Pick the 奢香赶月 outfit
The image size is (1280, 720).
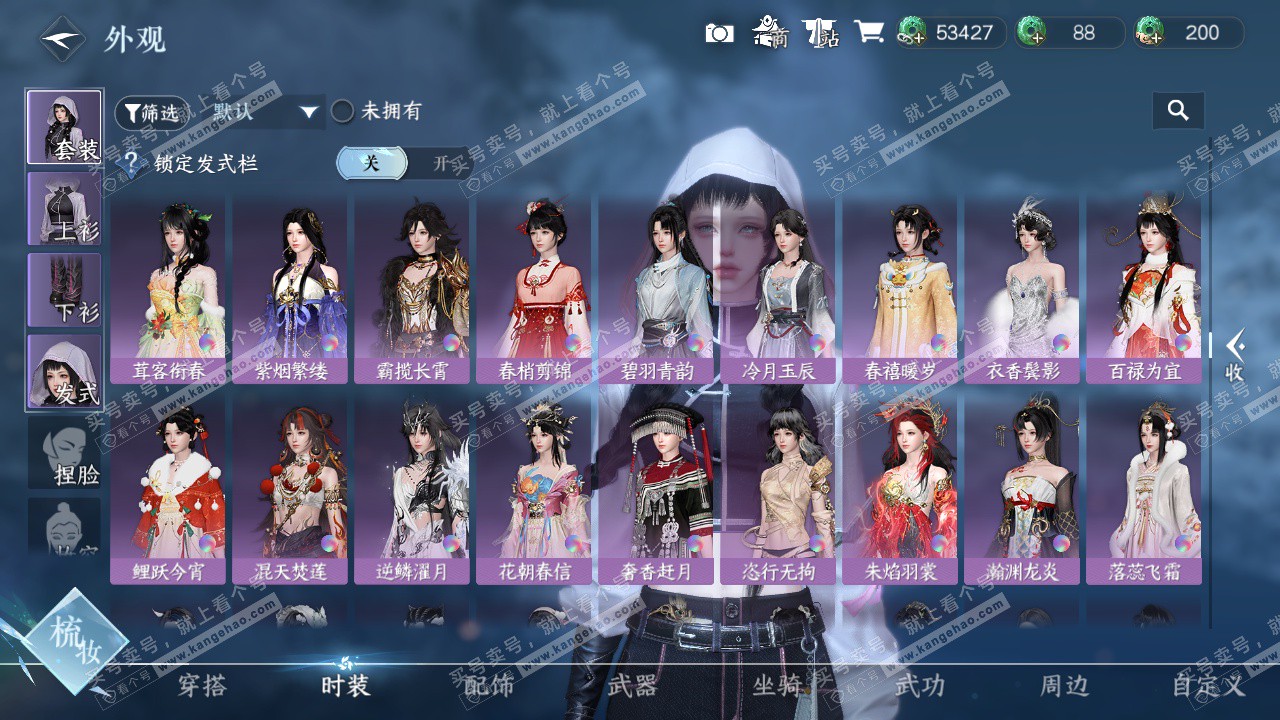coord(657,489)
